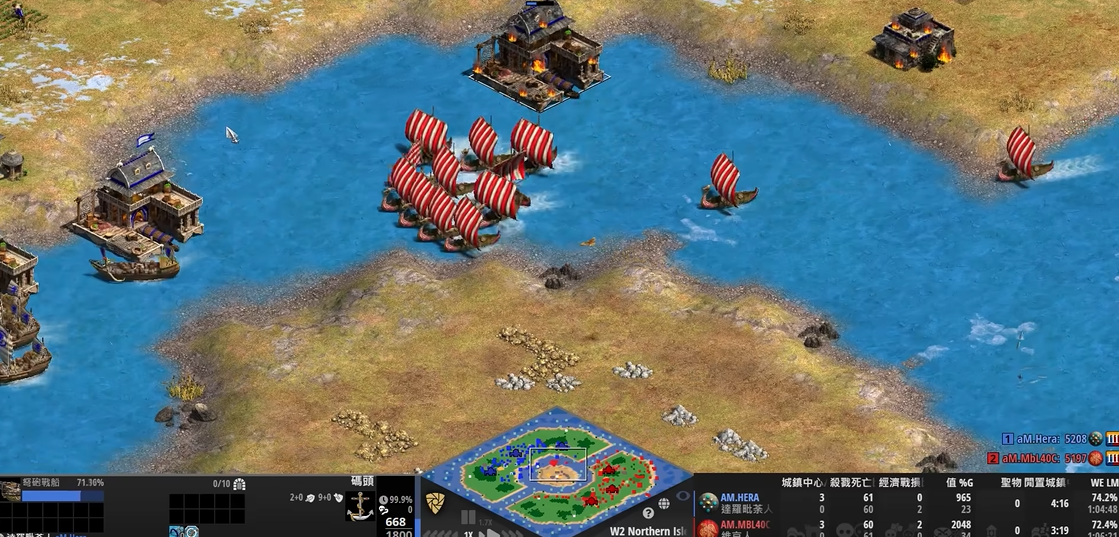
Task: Select the AM.HERA player row
Action: (x=740, y=502)
